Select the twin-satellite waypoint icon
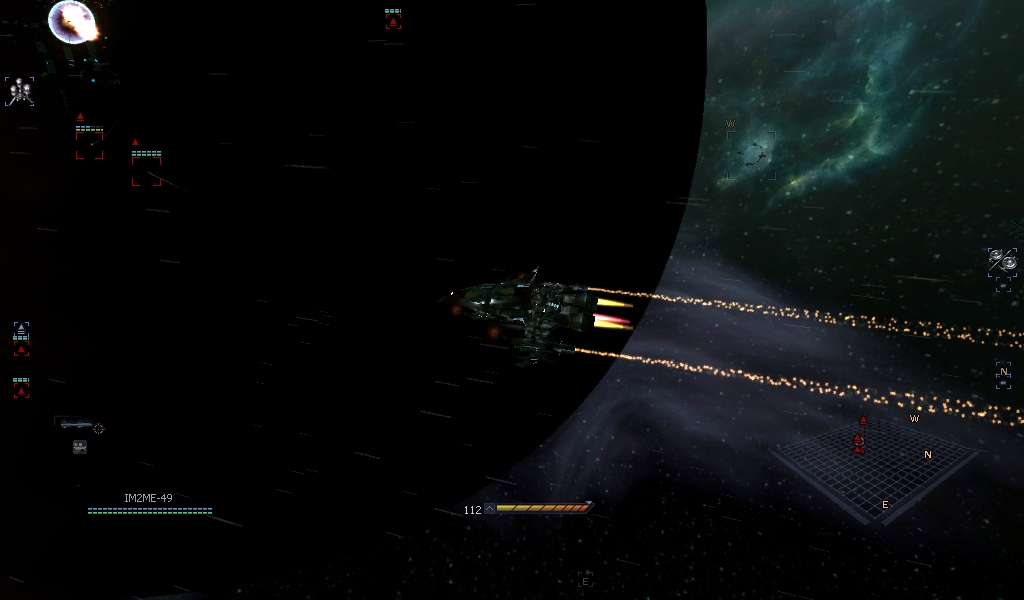The width and height of the screenshot is (1024, 600). point(1002,262)
